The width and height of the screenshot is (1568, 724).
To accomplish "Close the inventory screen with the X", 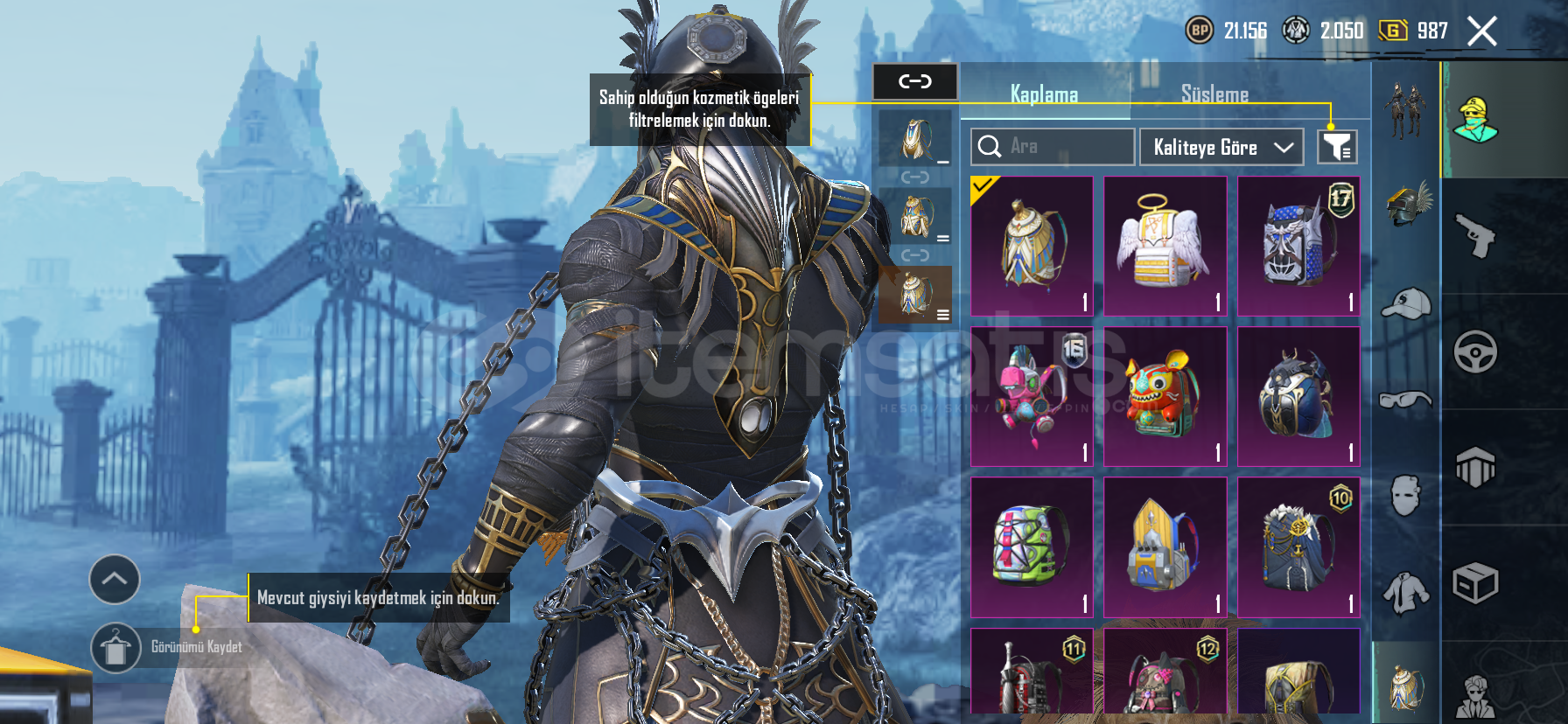I will pyautogui.click(x=1482, y=31).
